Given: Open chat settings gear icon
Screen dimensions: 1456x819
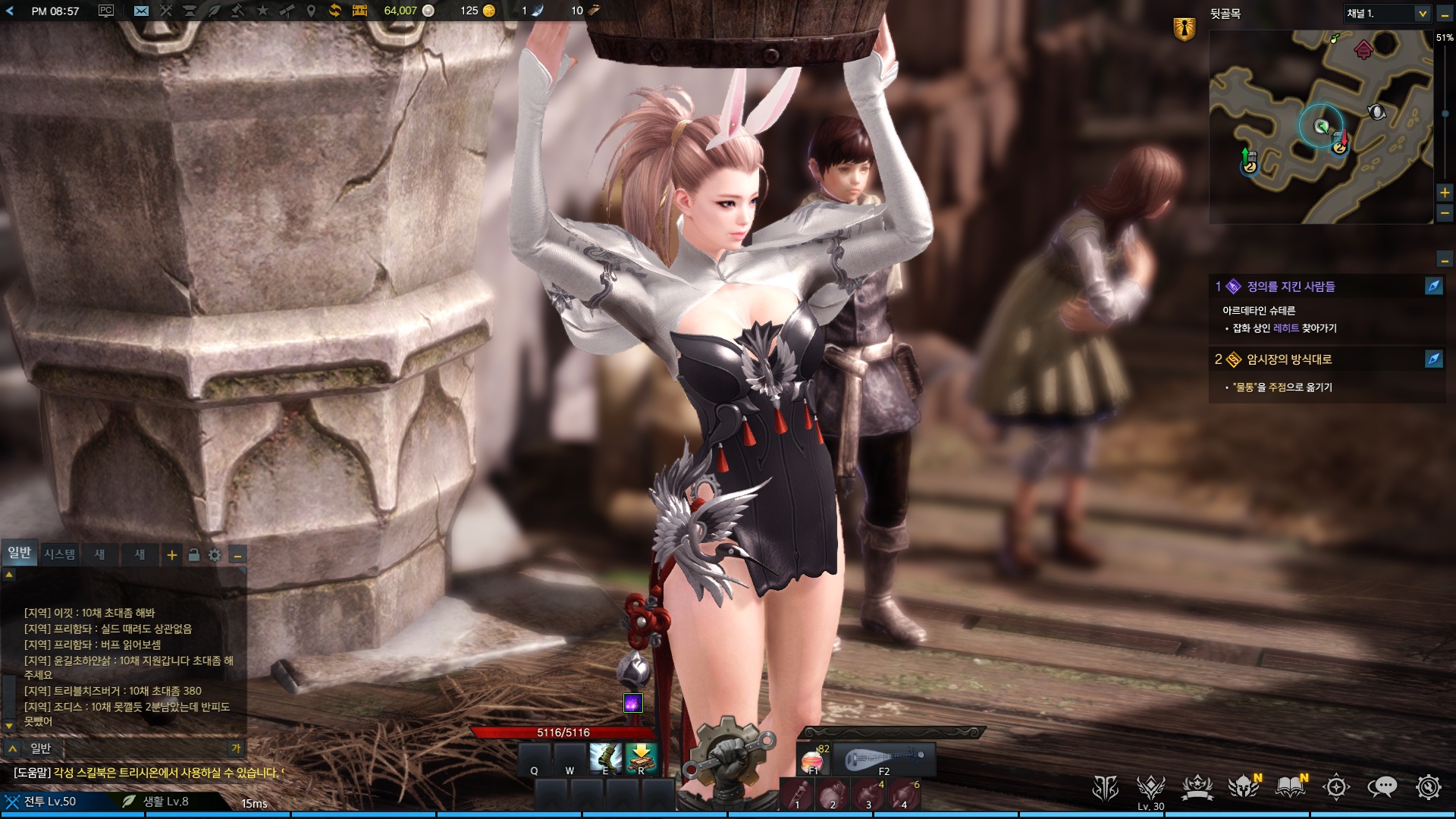Looking at the screenshot, I should 215,555.
